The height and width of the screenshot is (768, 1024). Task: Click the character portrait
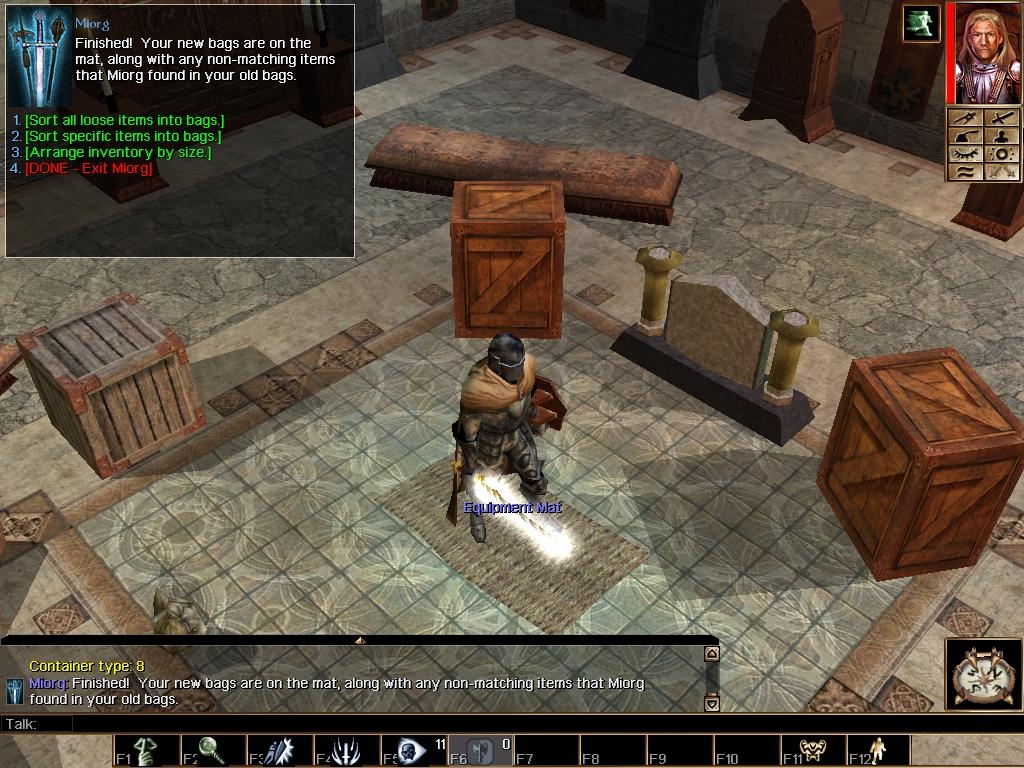tap(984, 53)
